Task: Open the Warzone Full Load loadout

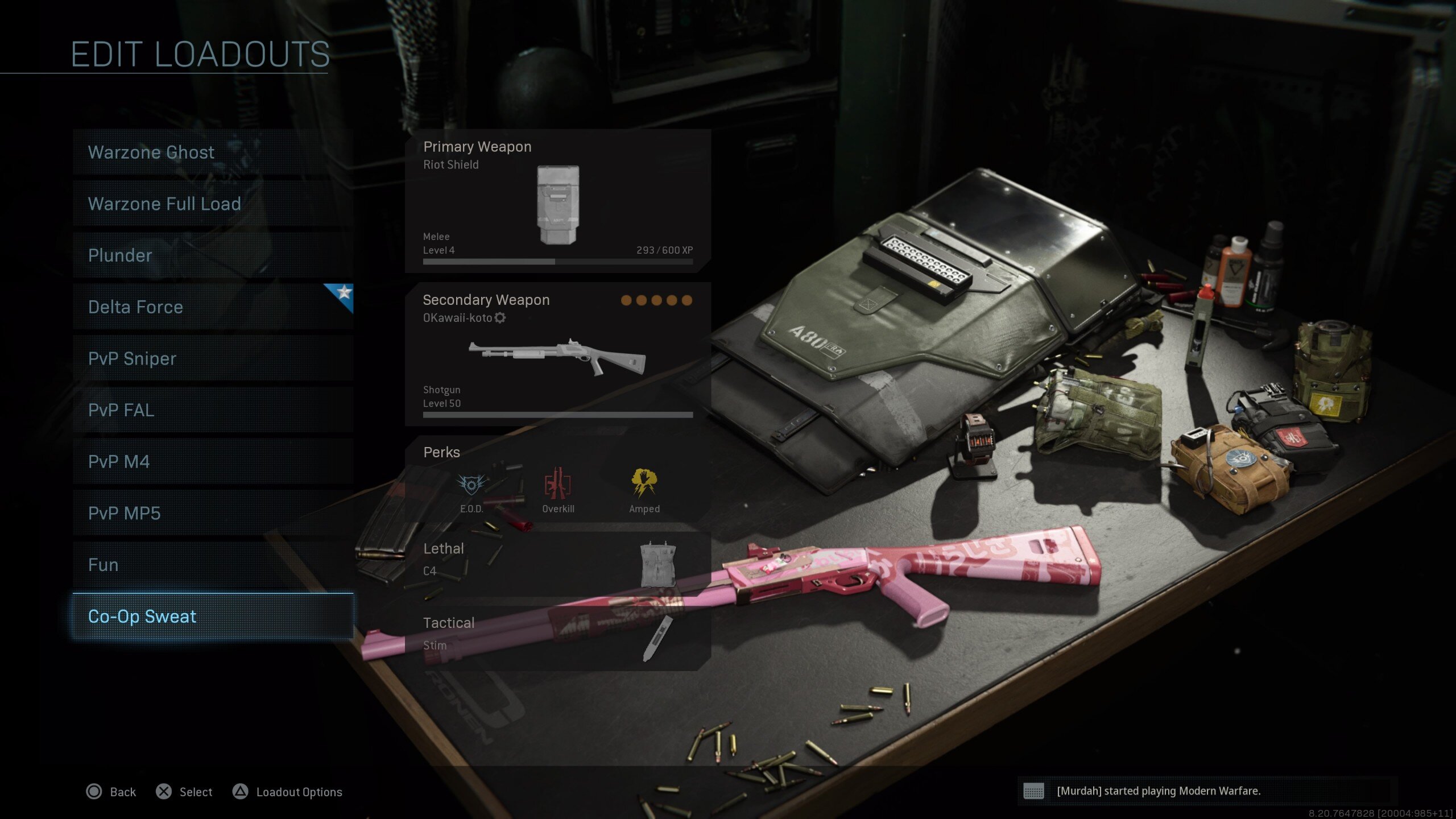Action: click(213, 204)
